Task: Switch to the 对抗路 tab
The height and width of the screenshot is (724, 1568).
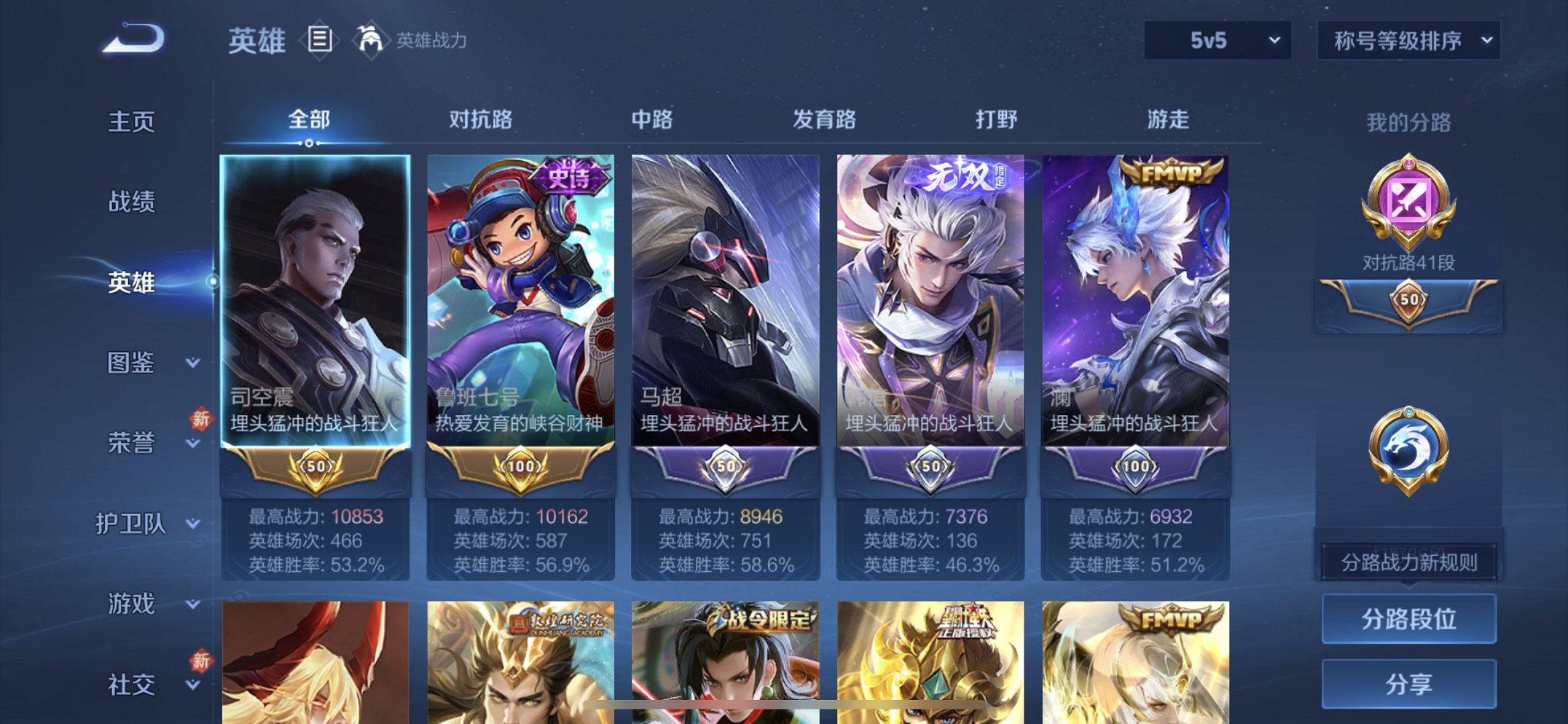Action: click(x=481, y=119)
